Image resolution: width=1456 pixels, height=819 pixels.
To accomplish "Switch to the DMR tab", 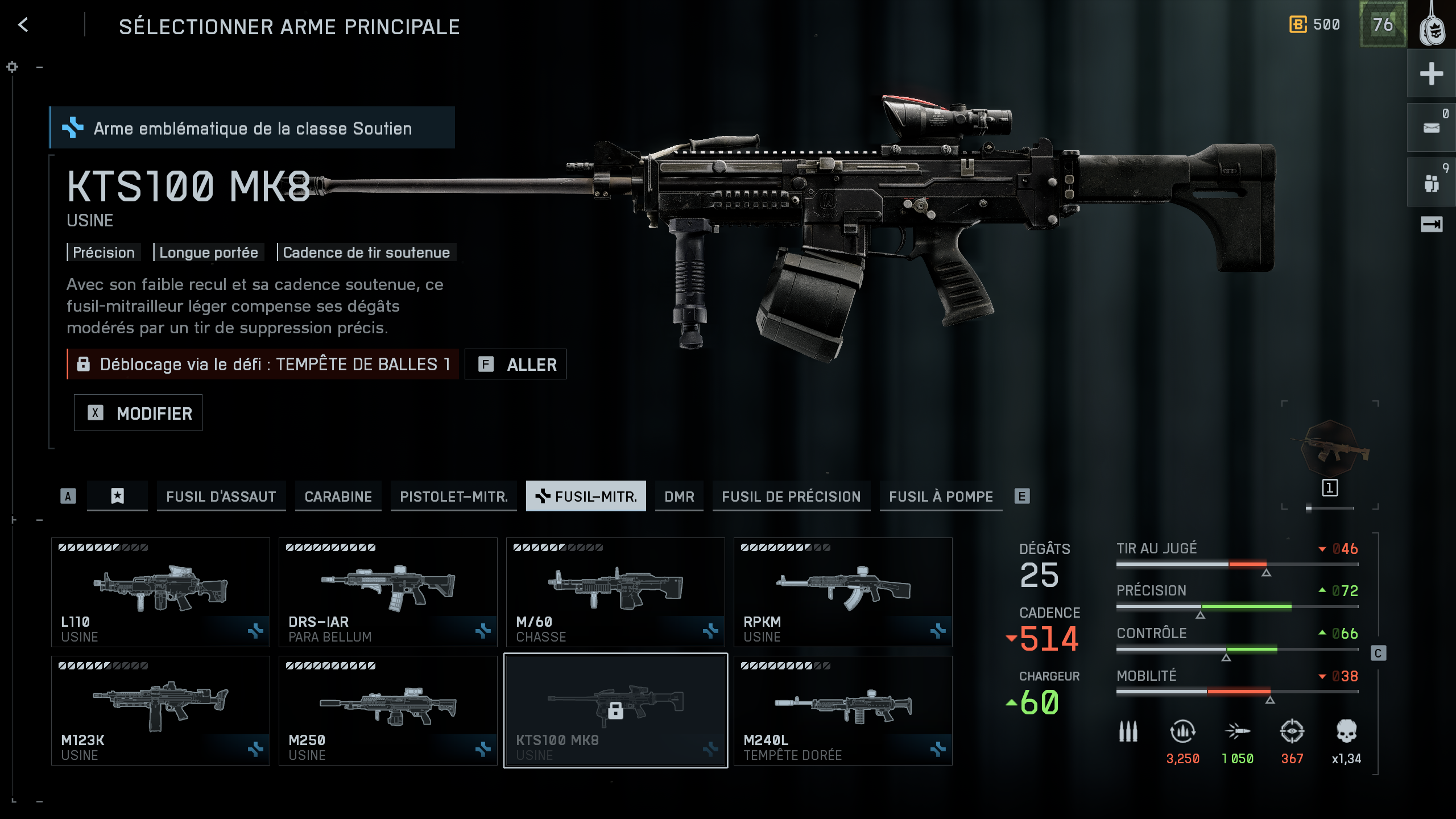I will (679, 497).
